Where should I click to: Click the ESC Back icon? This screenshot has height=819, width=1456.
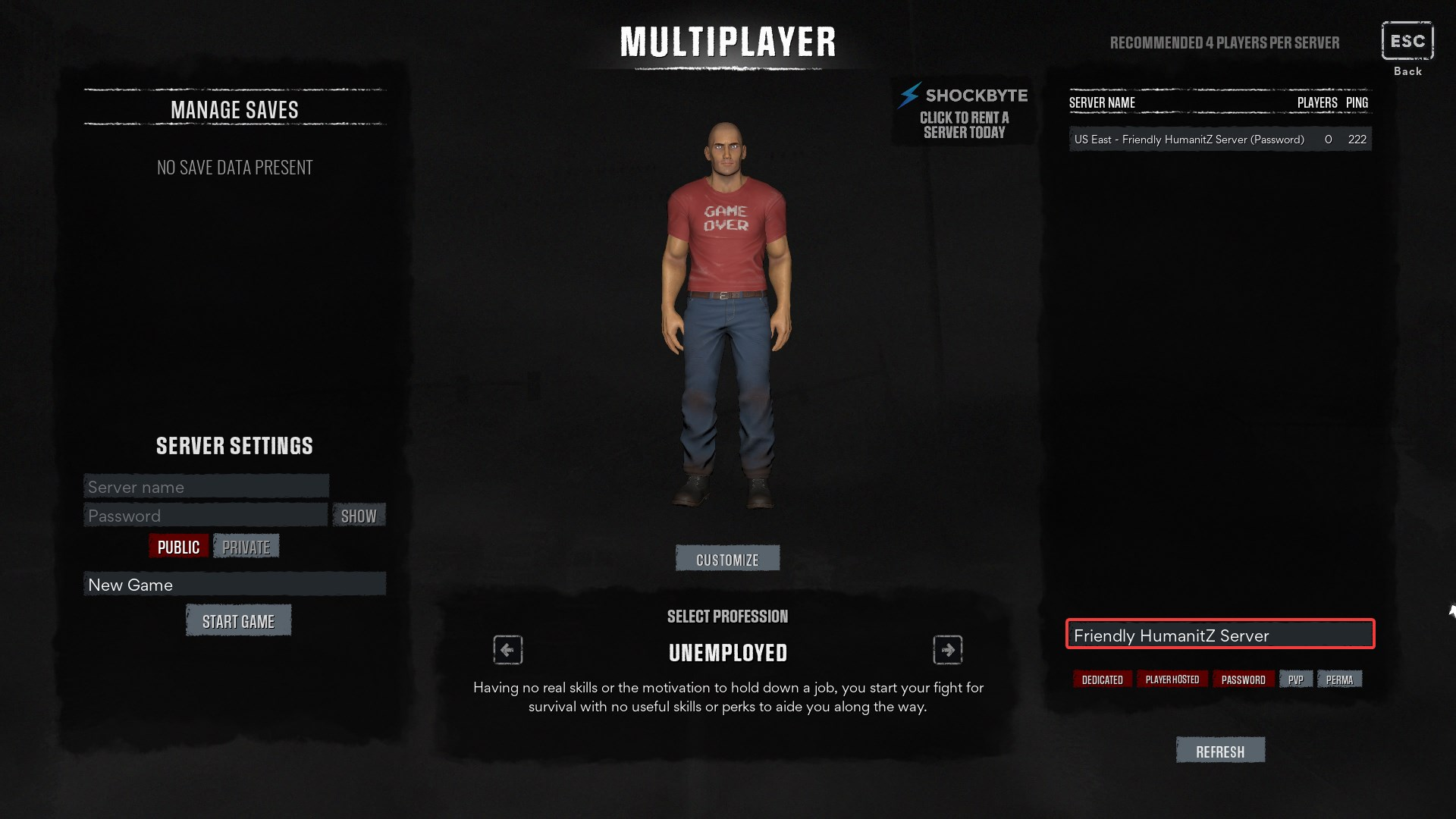[1407, 42]
